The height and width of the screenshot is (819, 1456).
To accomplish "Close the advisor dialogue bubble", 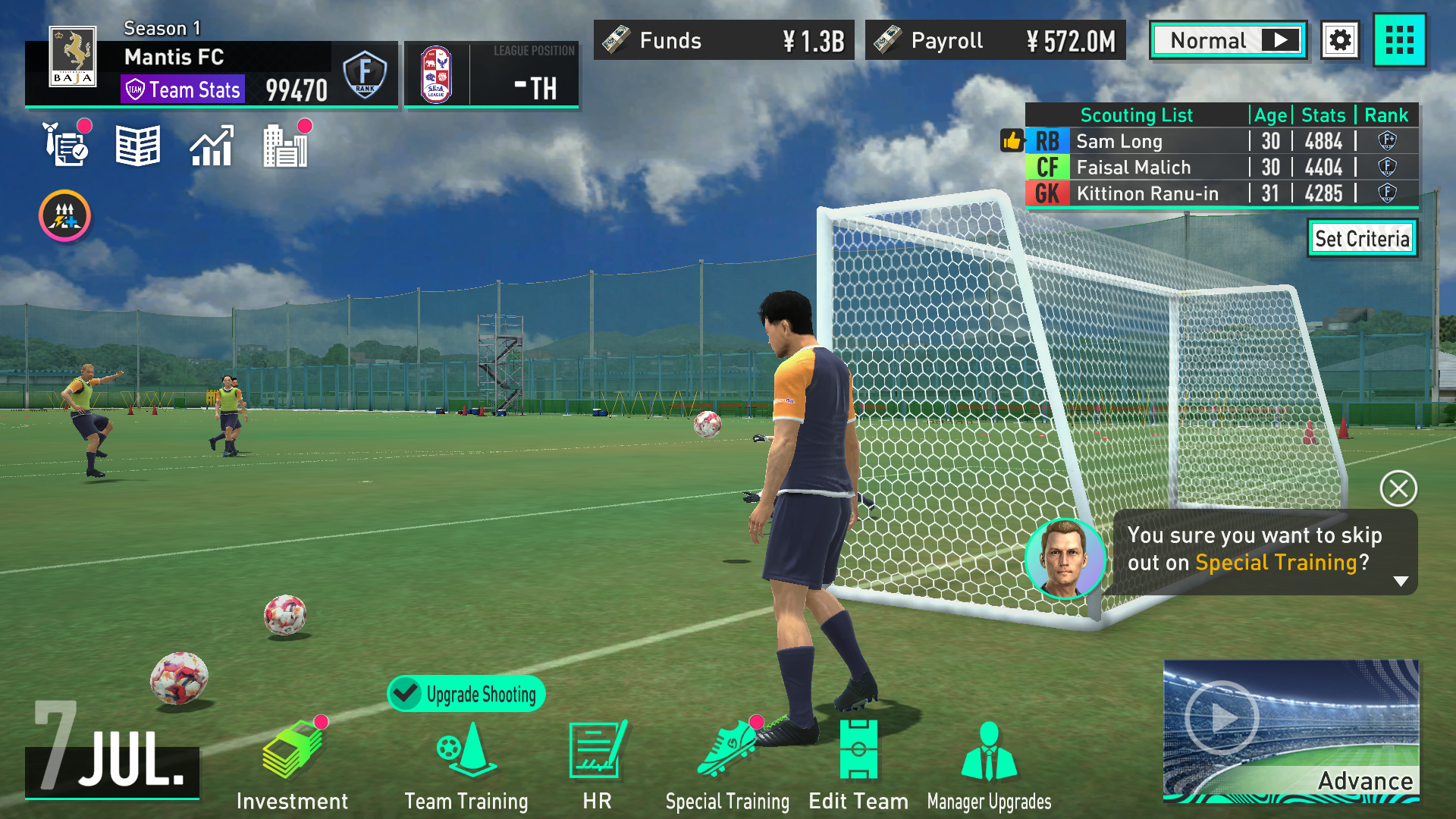I will [1398, 488].
